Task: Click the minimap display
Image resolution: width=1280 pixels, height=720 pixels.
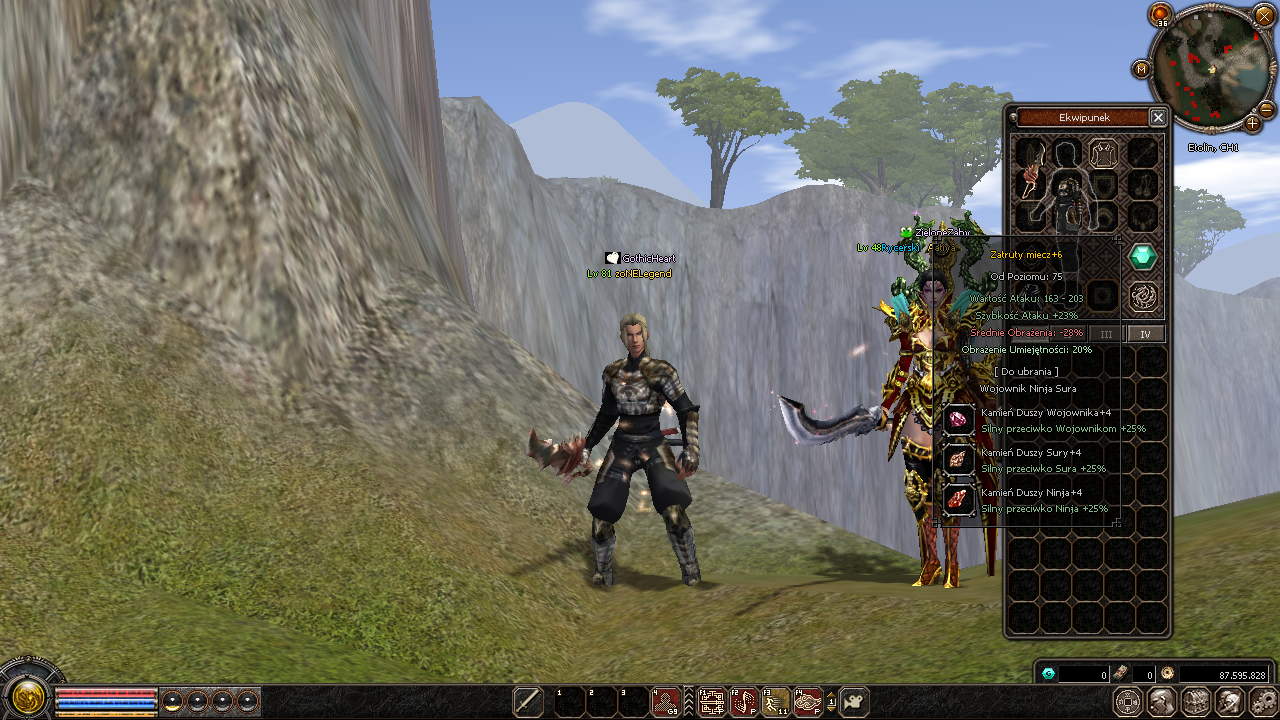Action: 1208,68
